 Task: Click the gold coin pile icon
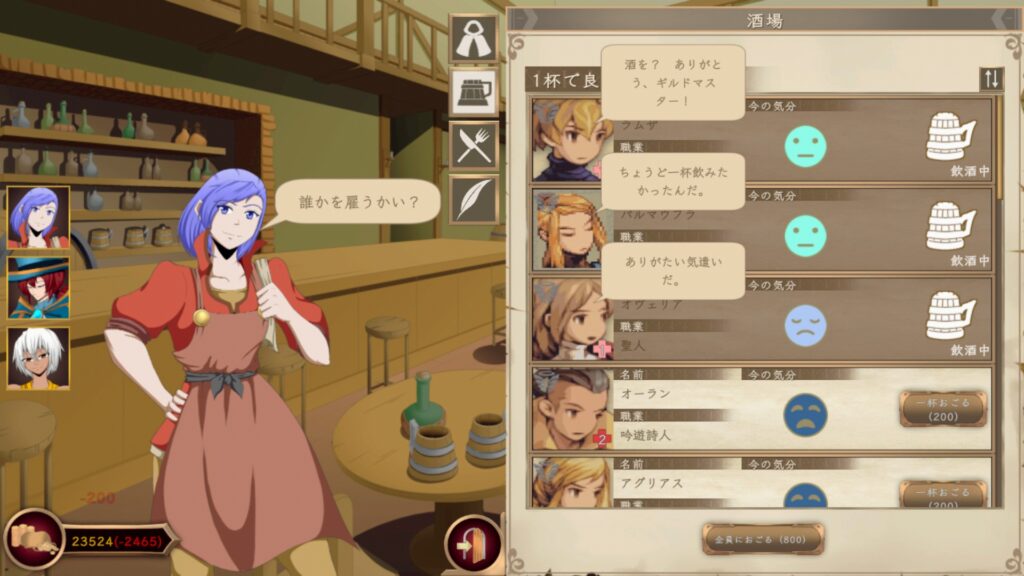(x=32, y=541)
